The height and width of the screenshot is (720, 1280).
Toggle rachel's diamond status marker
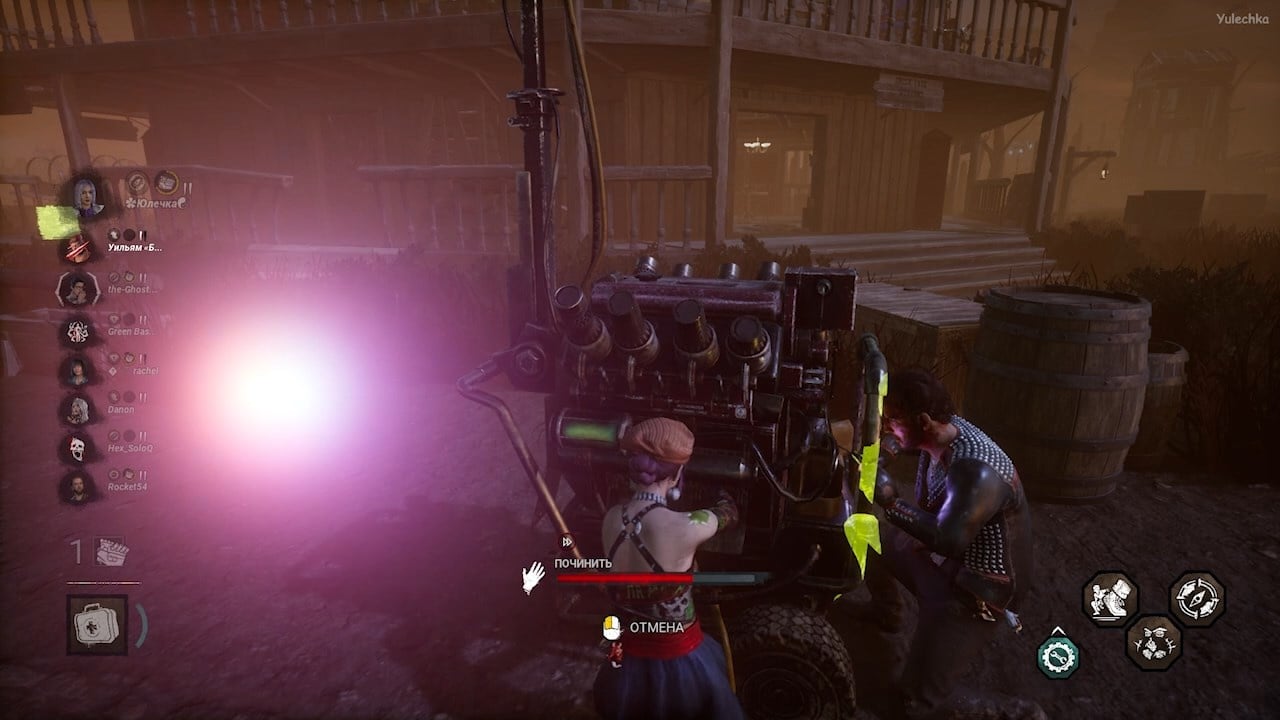pyautogui.click(x=111, y=369)
